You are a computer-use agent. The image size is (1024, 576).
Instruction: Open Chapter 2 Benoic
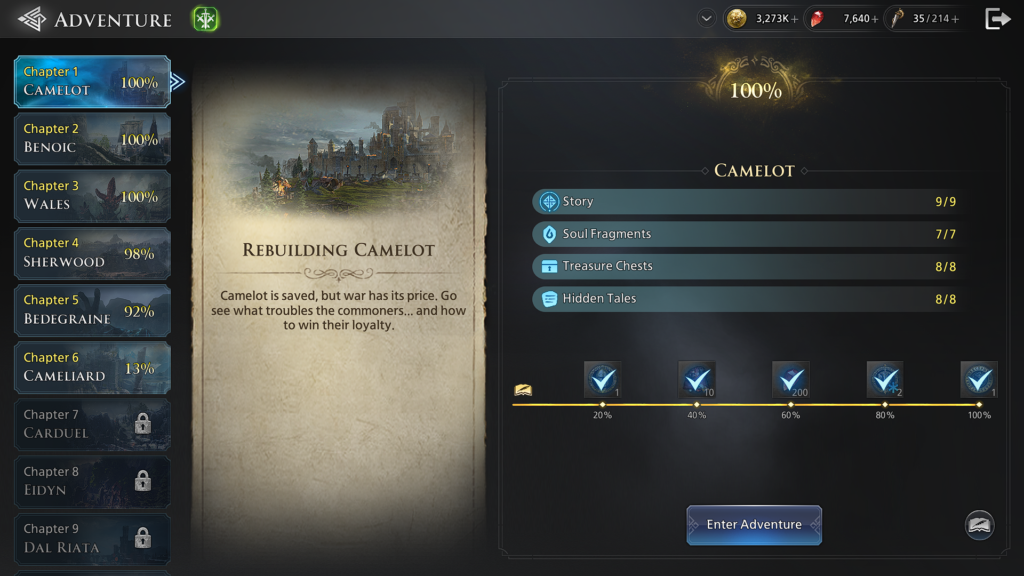92,138
